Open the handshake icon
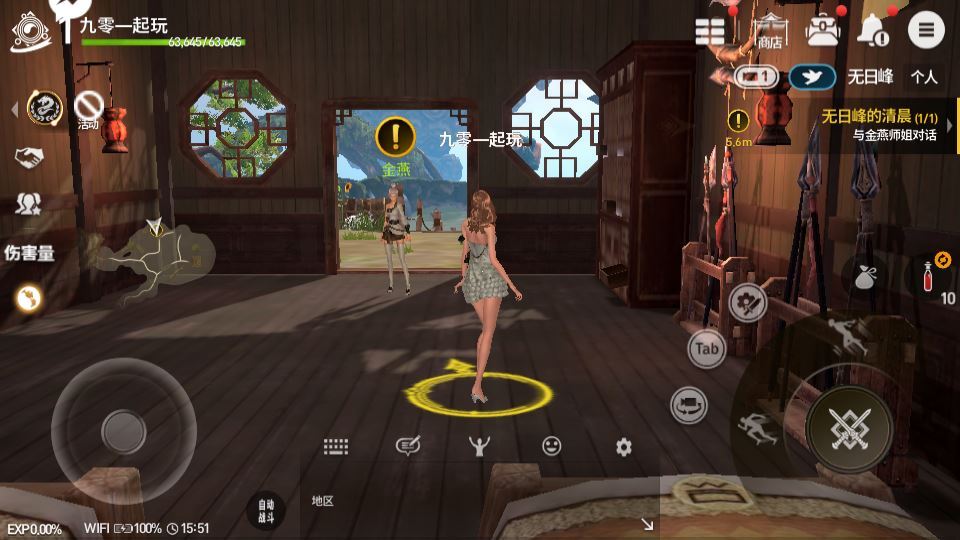Screen dimensions: 960x540 (x=28, y=157)
